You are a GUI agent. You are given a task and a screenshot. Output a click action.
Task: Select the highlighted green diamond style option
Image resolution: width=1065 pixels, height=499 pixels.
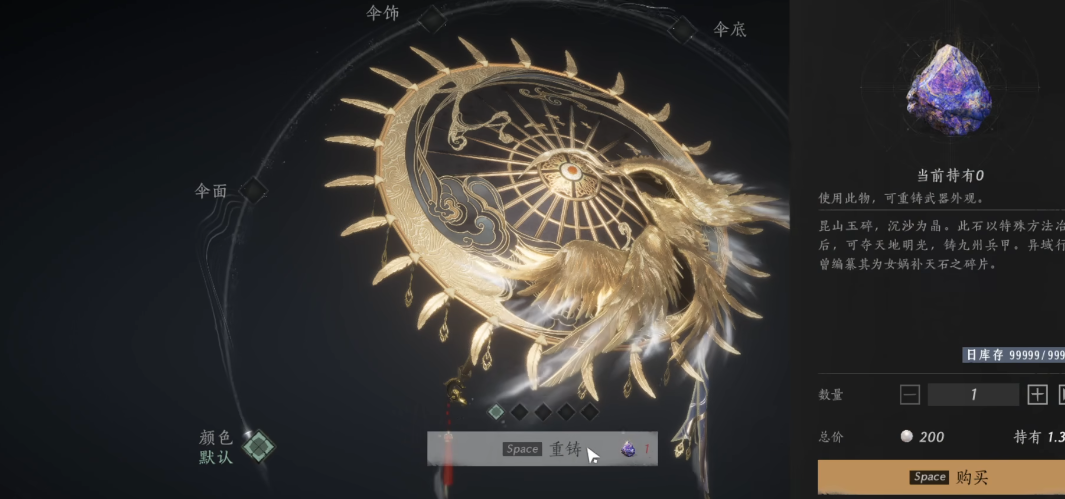pyautogui.click(x=496, y=411)
